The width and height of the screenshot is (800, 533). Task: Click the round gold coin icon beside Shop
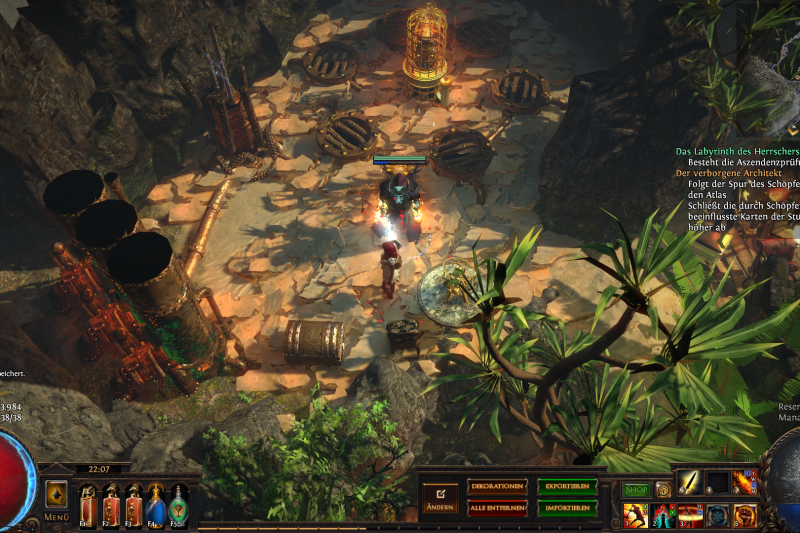coord(662,489)
